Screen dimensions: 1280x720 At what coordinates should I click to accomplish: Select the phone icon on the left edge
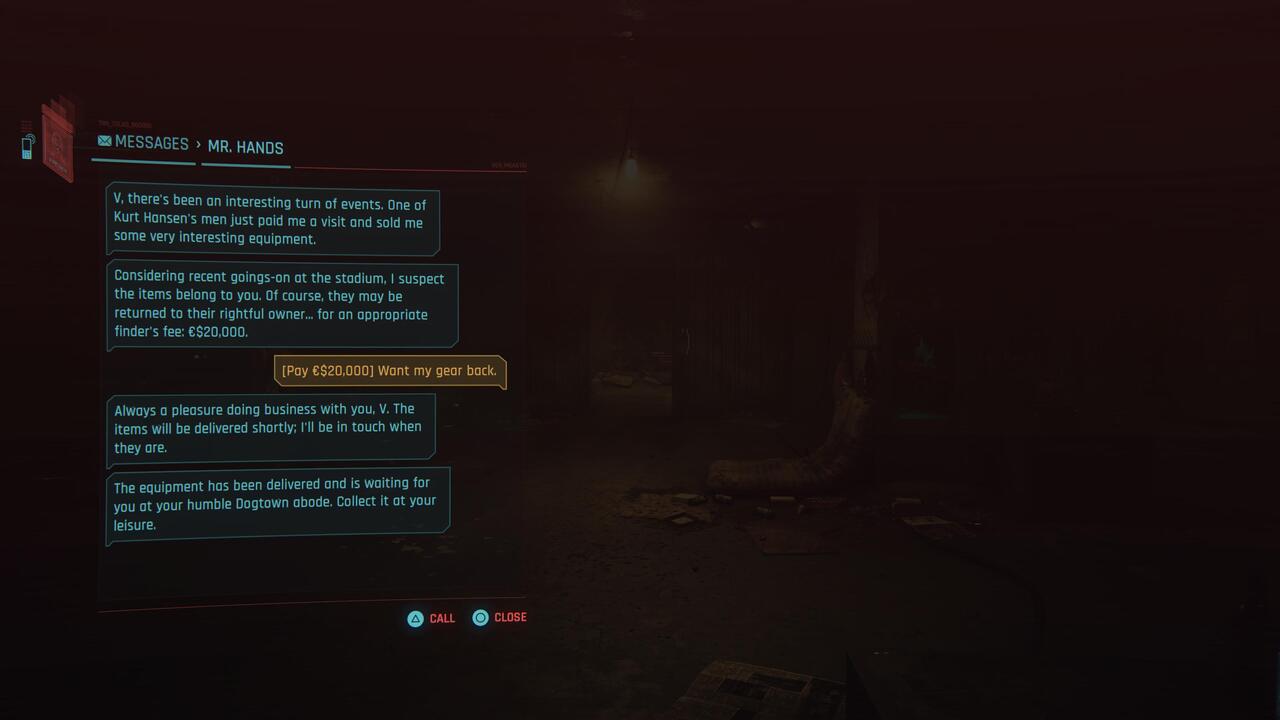click(x=27, y=148)
